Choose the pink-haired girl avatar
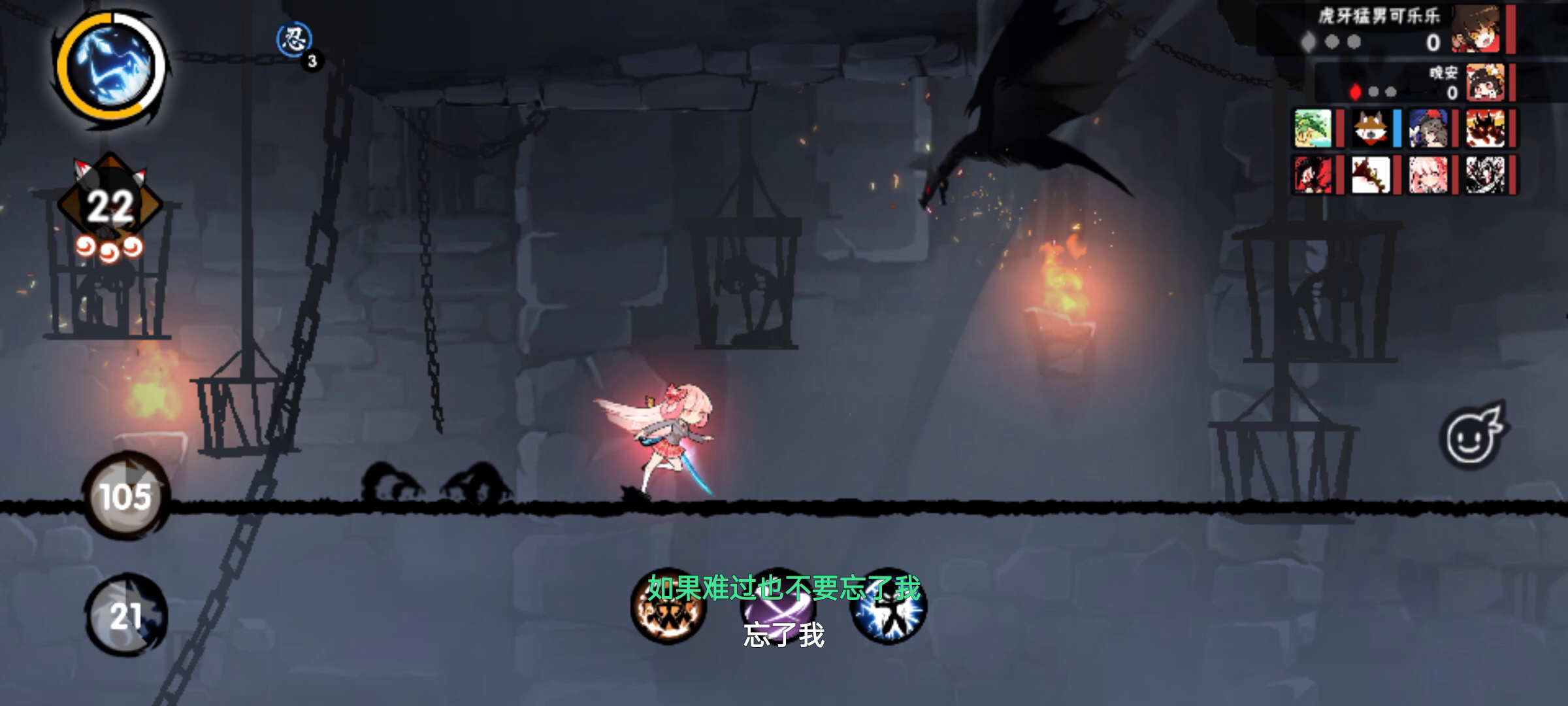The width and height of the screenshot is (1568, 706). coord(1428,175)
